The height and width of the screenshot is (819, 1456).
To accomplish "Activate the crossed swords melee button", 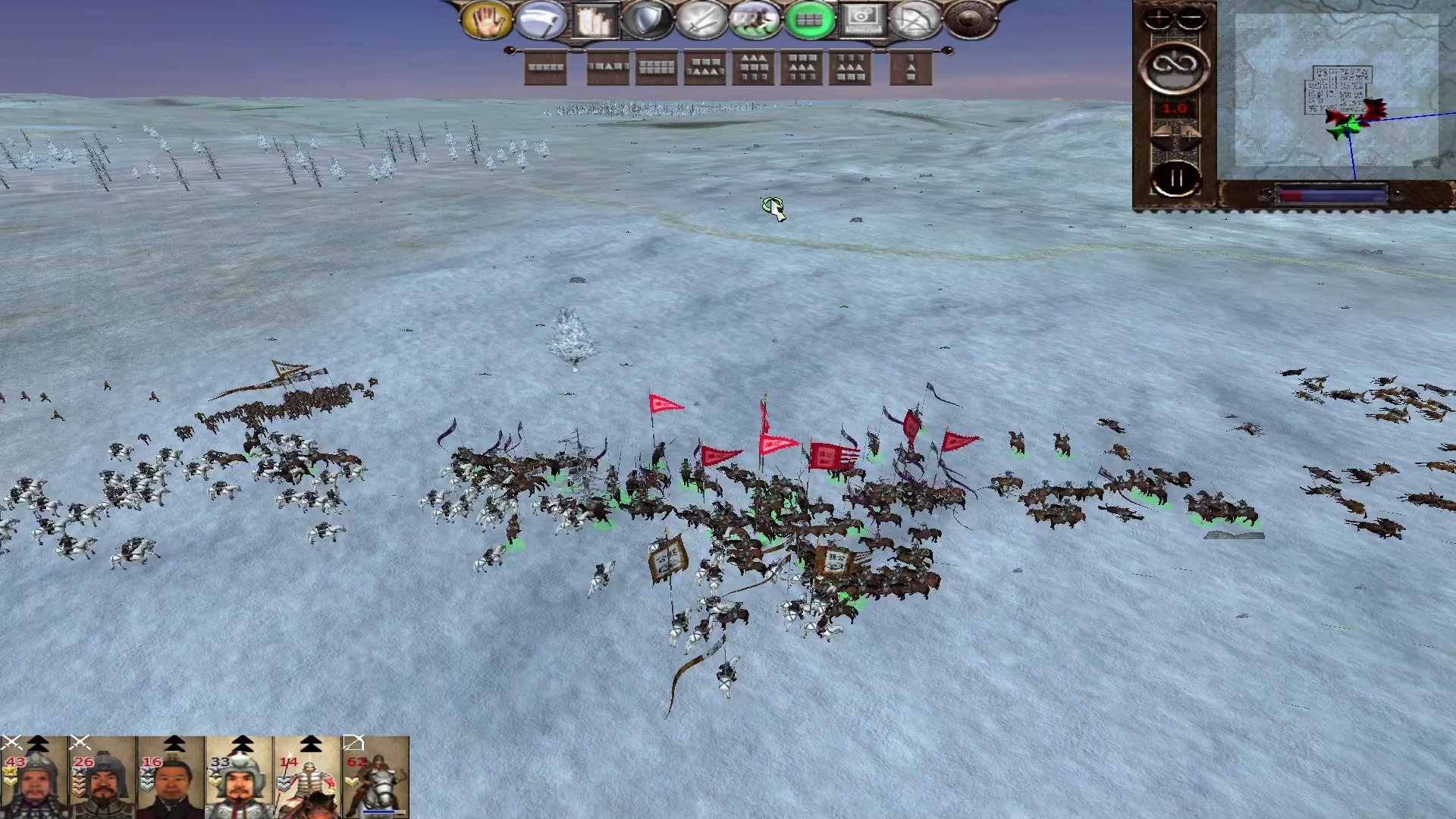I will pyautogui.click(x=701, y=20).
